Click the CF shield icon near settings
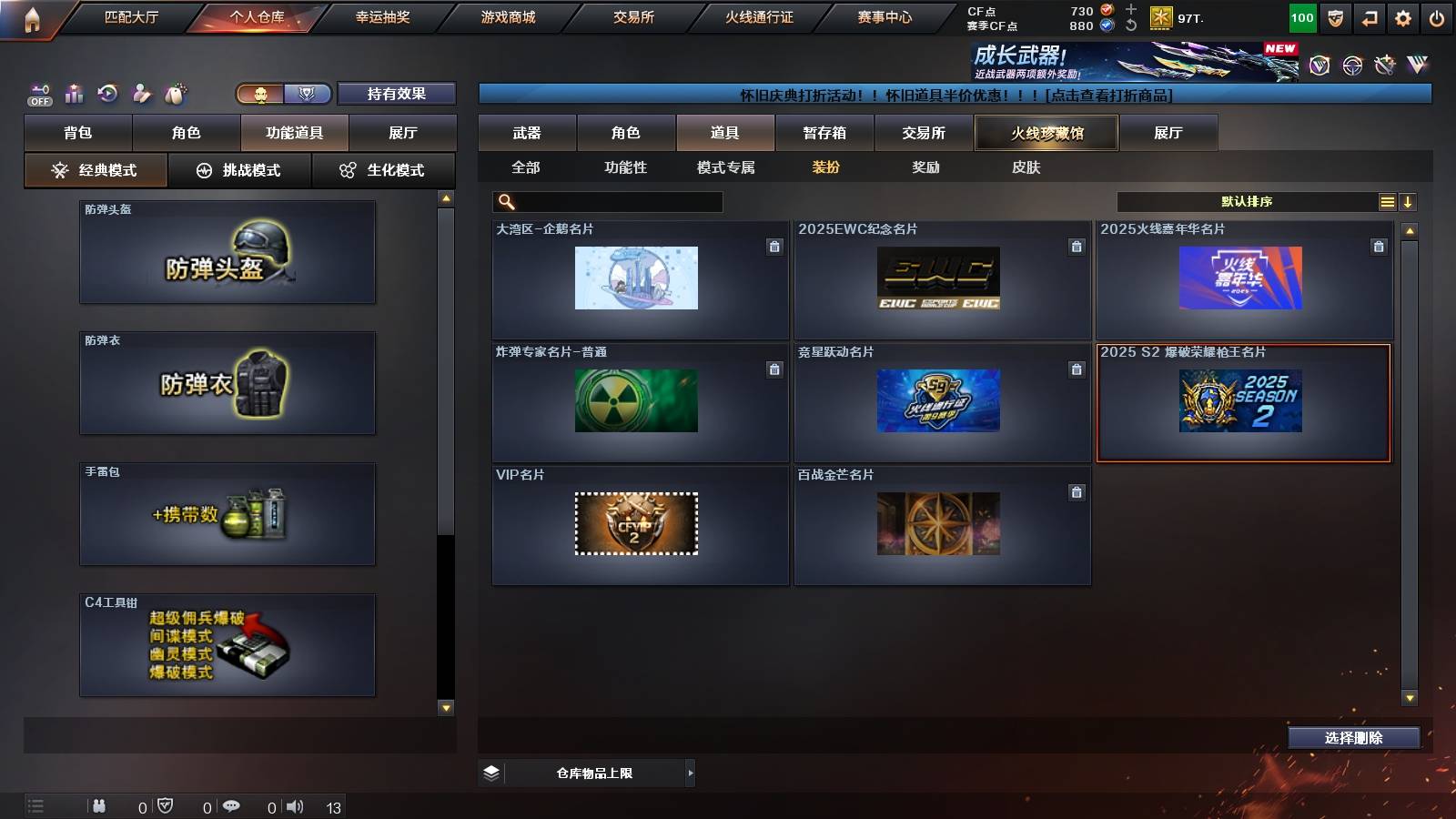Image resolution: width=1456 pixels, height=819 pixels. [1333, 16]
